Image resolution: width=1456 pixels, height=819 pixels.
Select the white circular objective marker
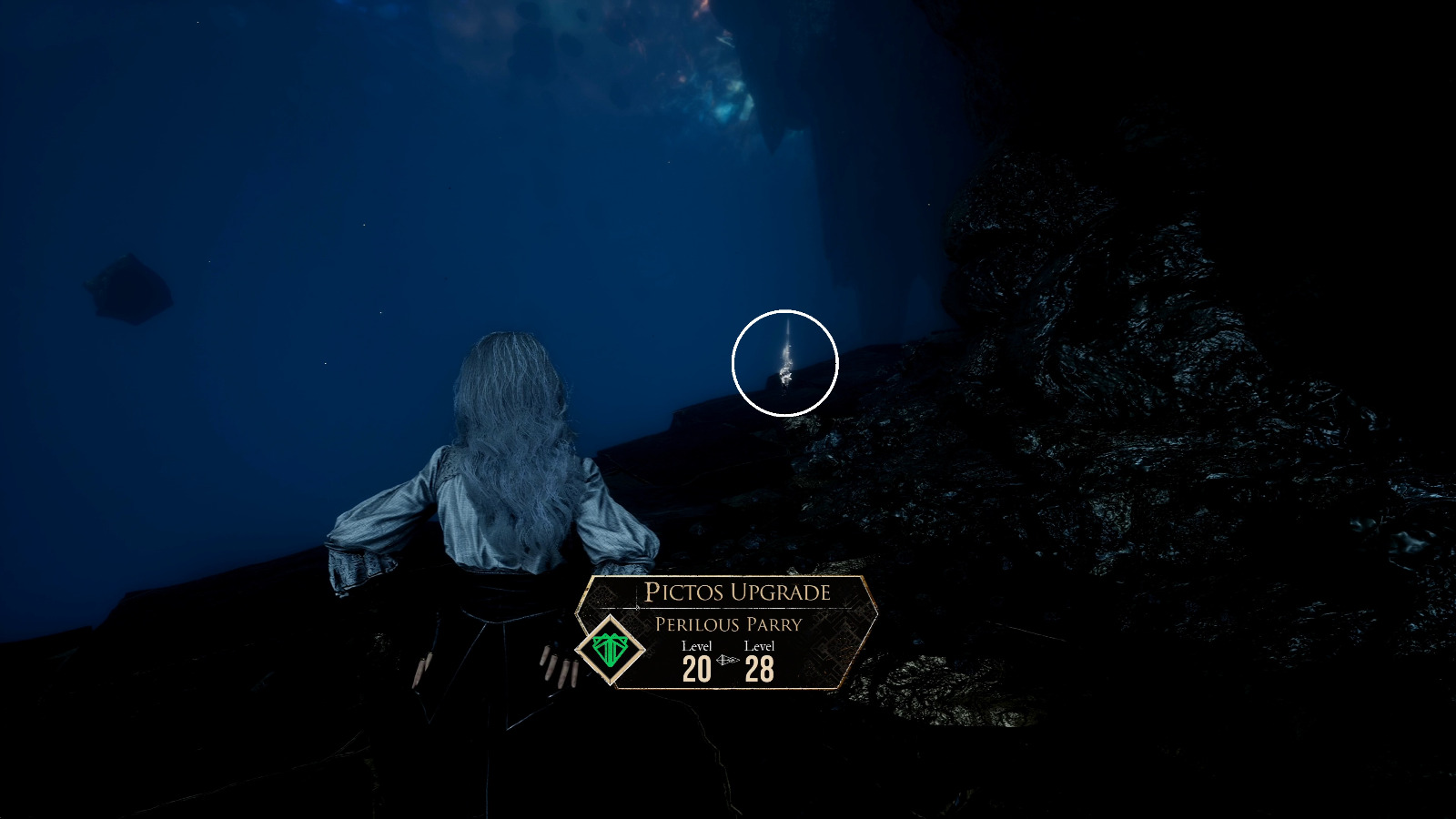pos(784,359)
